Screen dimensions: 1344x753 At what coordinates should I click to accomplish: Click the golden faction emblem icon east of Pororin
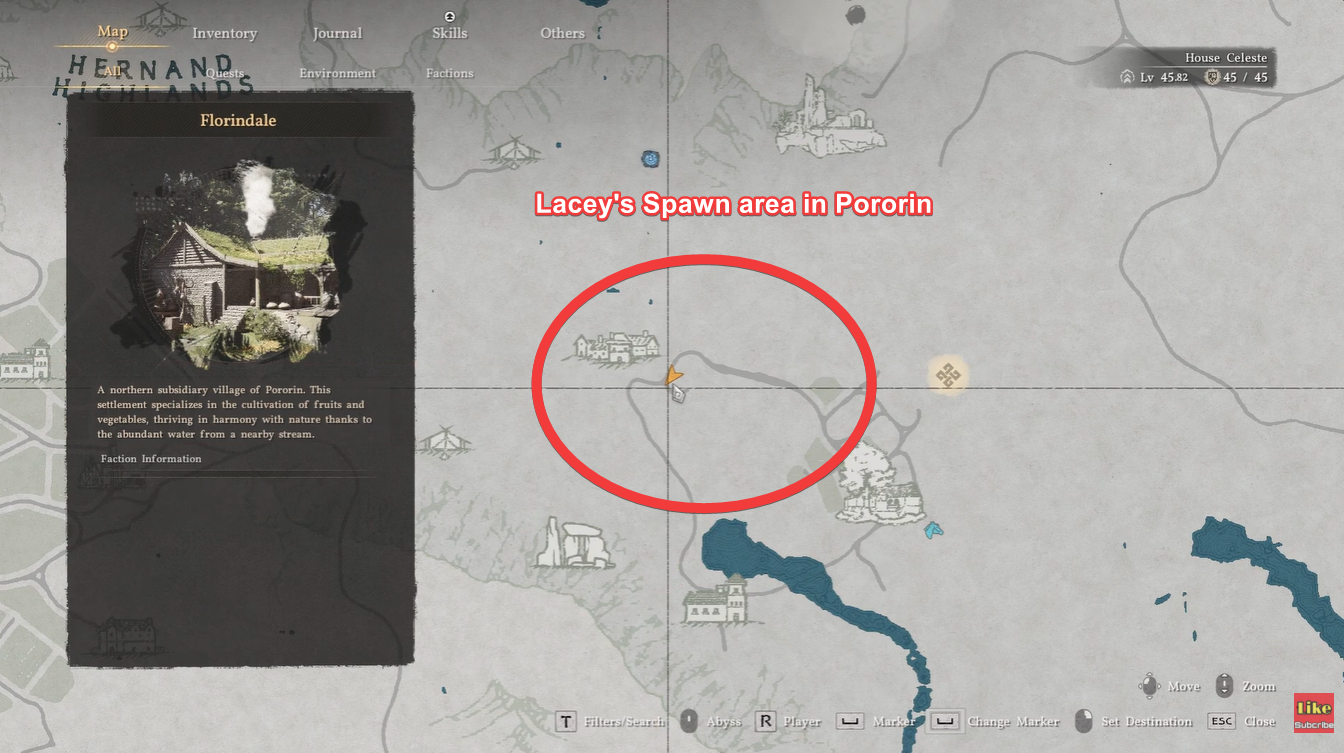[x=947, y=373]
